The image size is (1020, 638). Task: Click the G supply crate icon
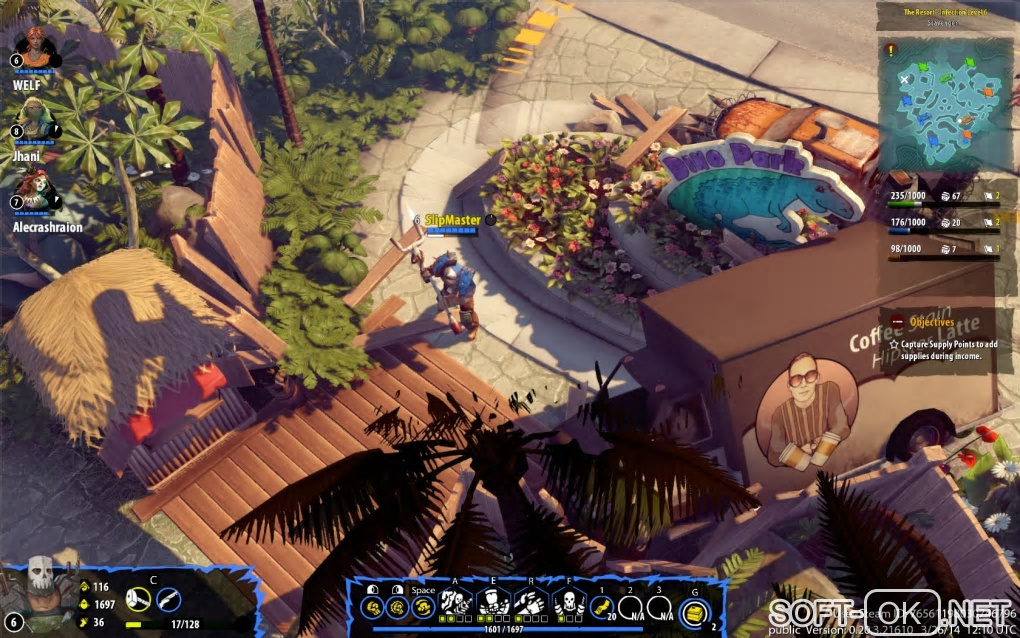tap(694, 609)
